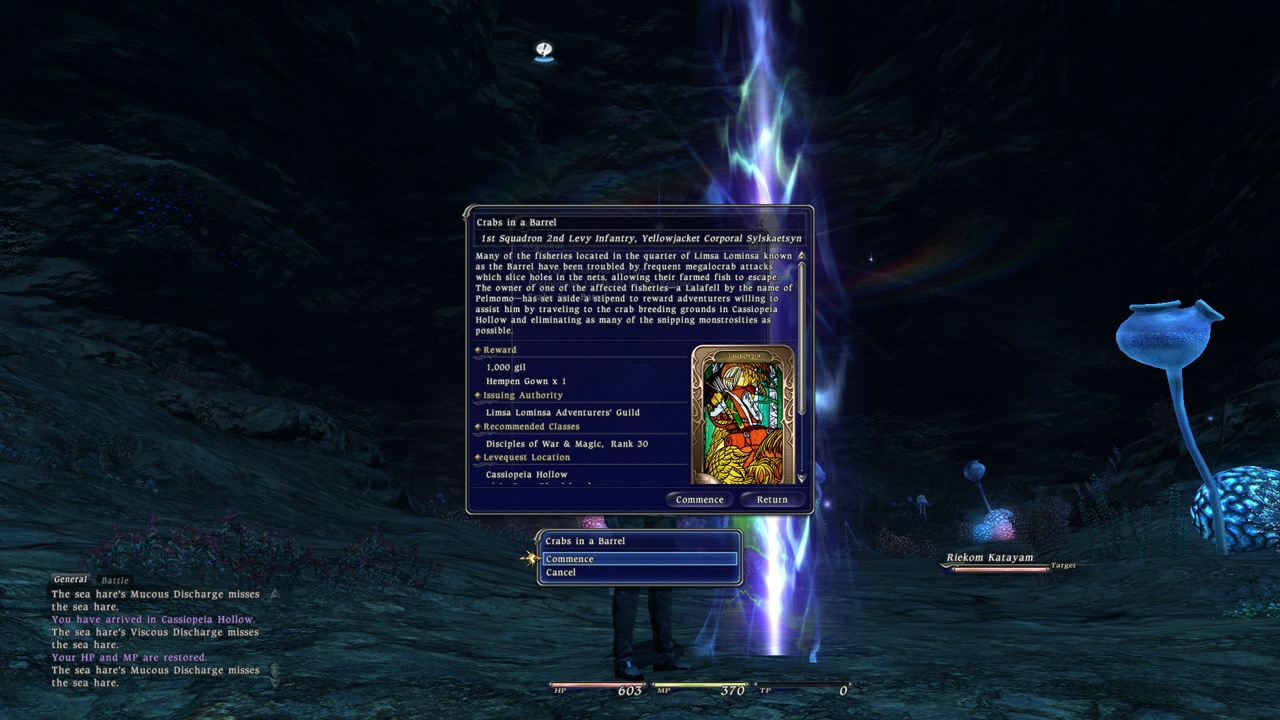Collapse the Reward section

(x=478, y=349)
